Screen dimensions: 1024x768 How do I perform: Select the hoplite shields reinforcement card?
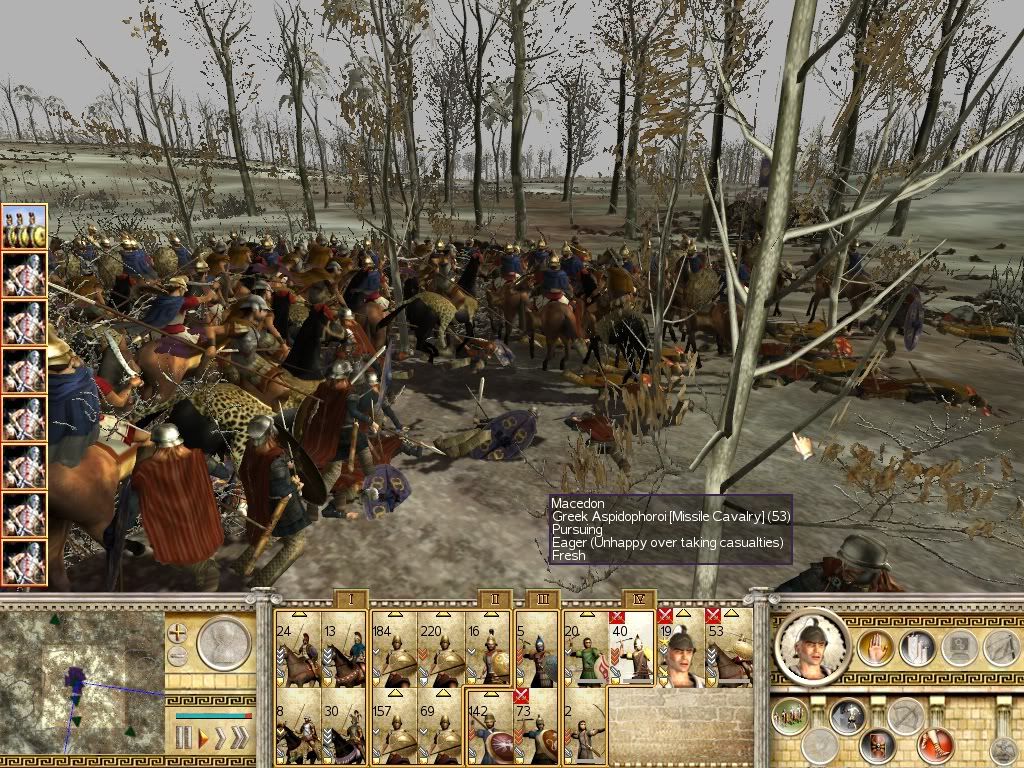point(24,227)
